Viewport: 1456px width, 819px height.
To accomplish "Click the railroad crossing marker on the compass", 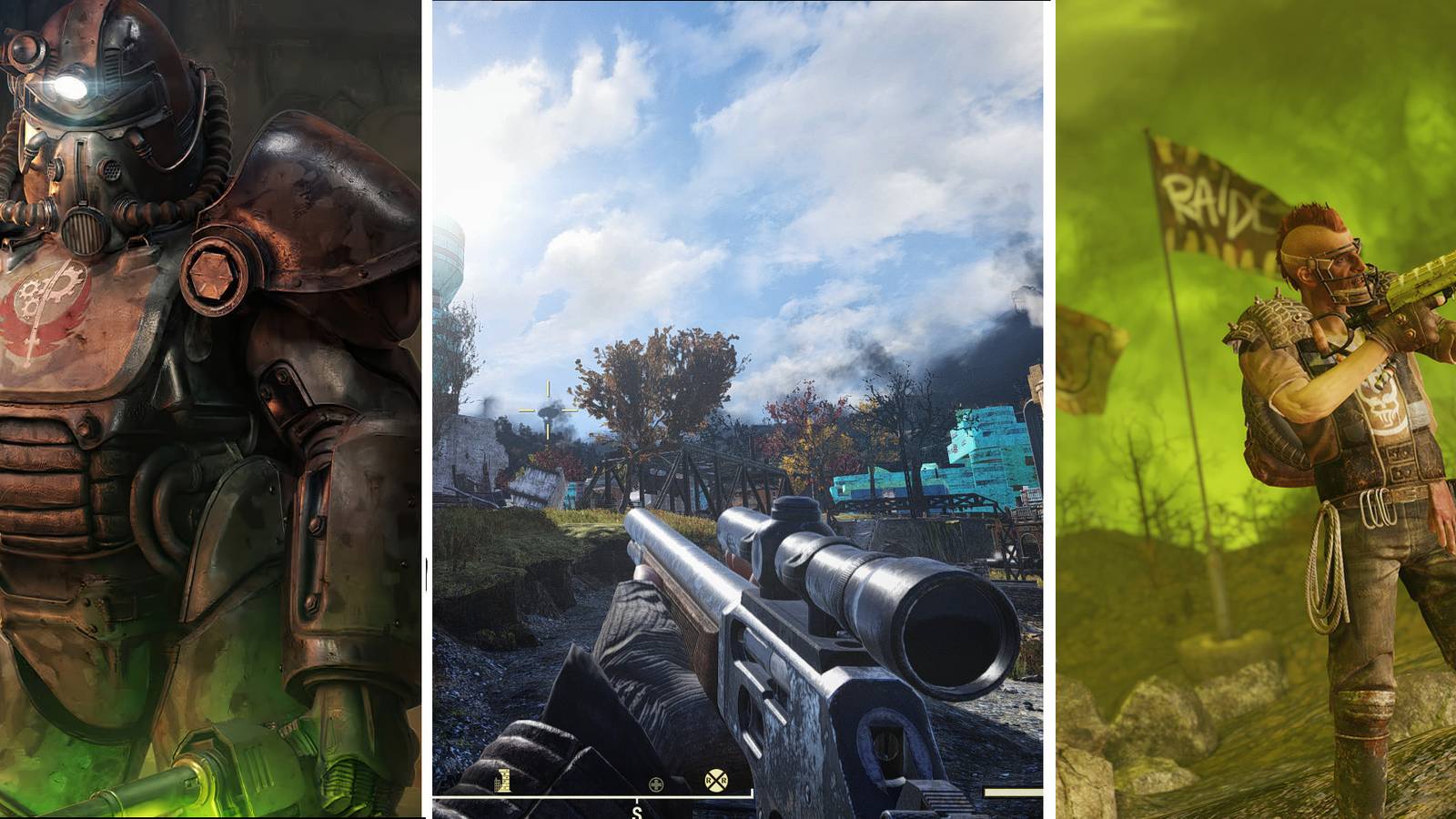I will 717,781.
